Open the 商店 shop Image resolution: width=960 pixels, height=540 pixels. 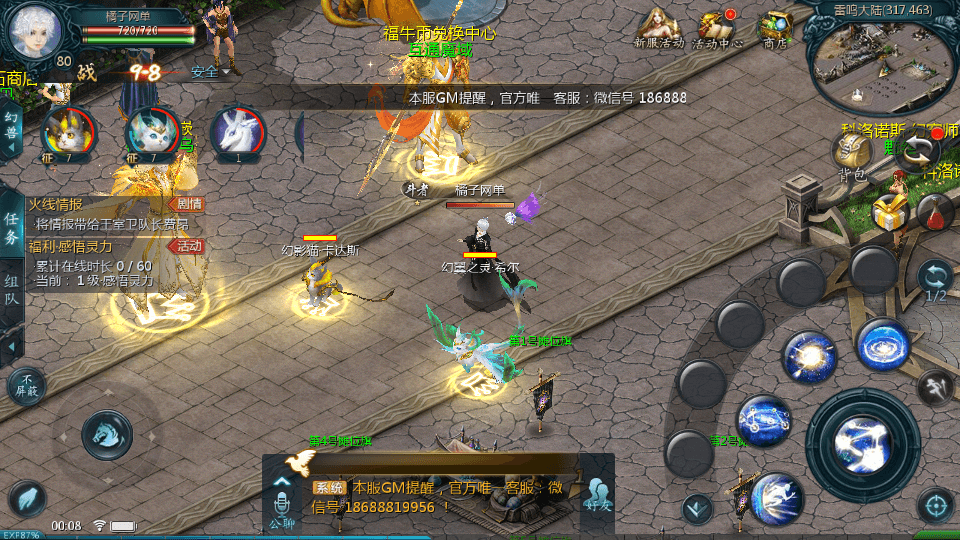[775, 26]
